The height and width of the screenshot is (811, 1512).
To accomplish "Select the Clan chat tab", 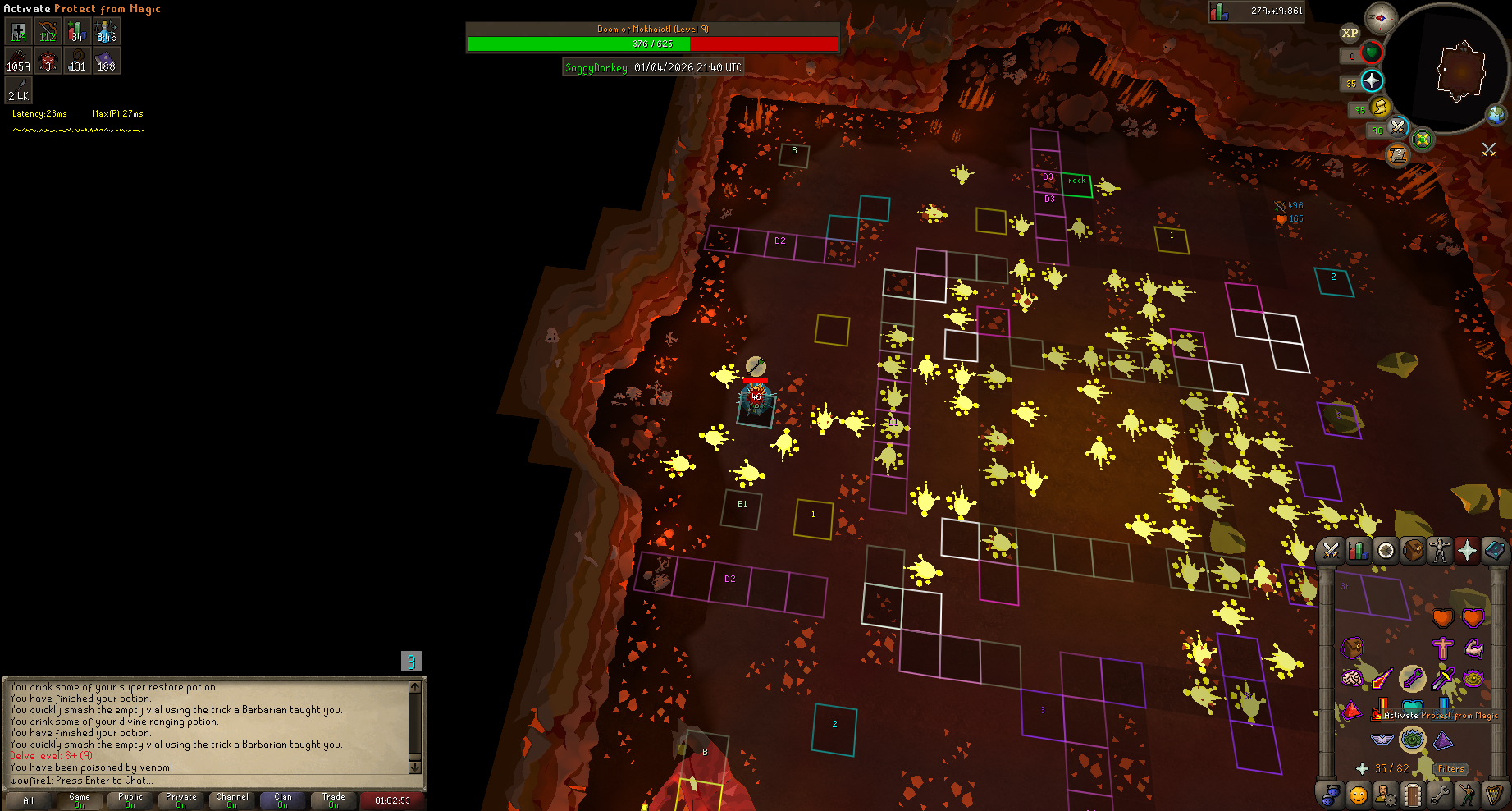I will click(x=282, y=800).
